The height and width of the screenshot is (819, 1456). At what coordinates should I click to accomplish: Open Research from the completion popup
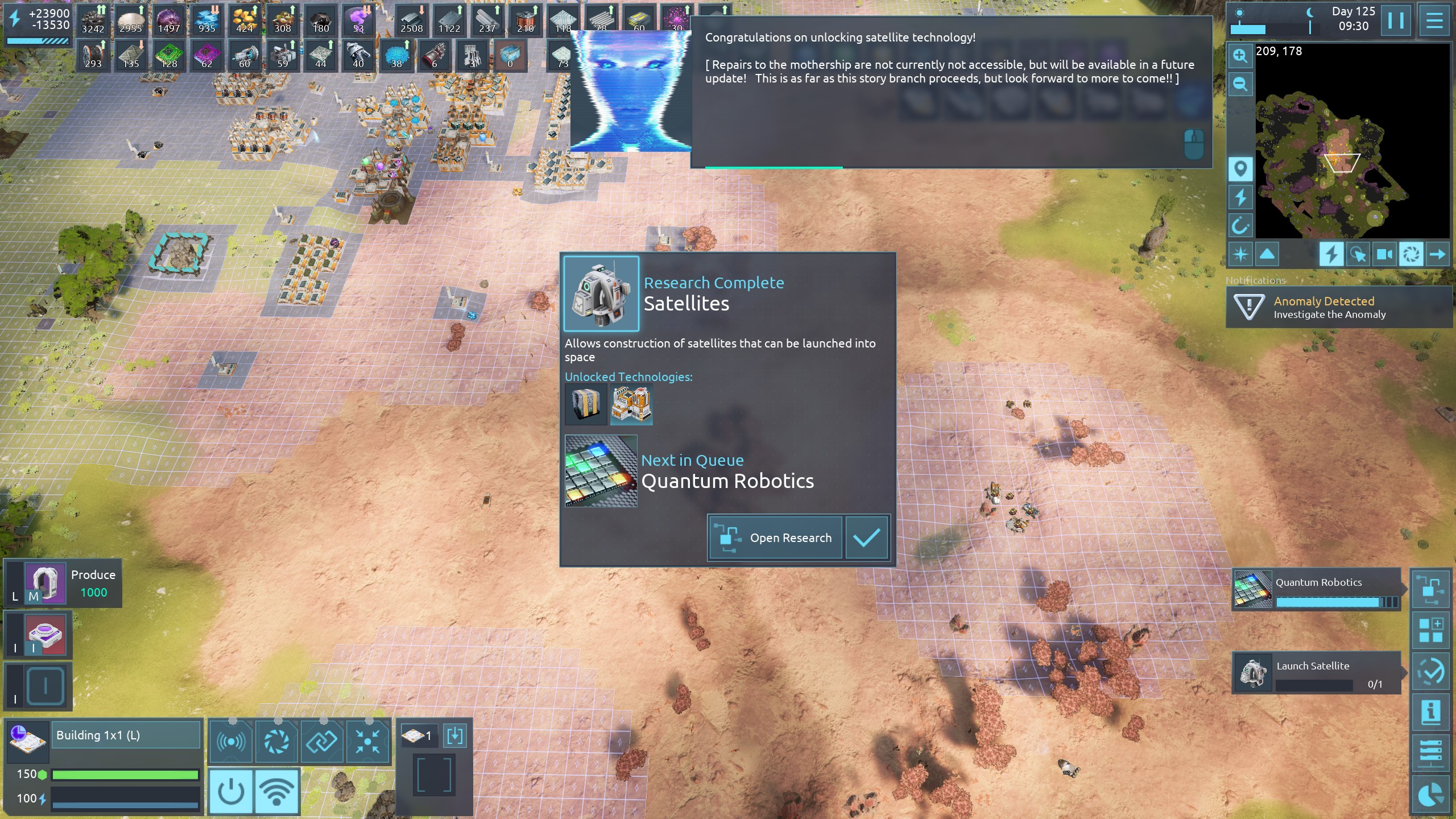pos(775,537)
